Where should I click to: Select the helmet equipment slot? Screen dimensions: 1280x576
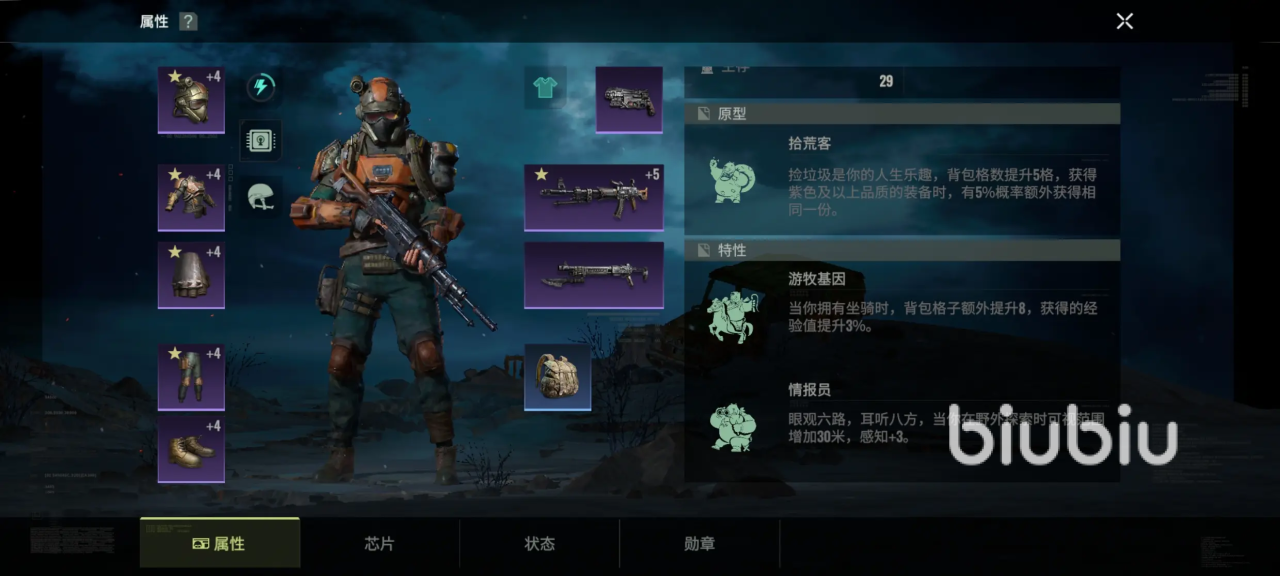(191, 99)
